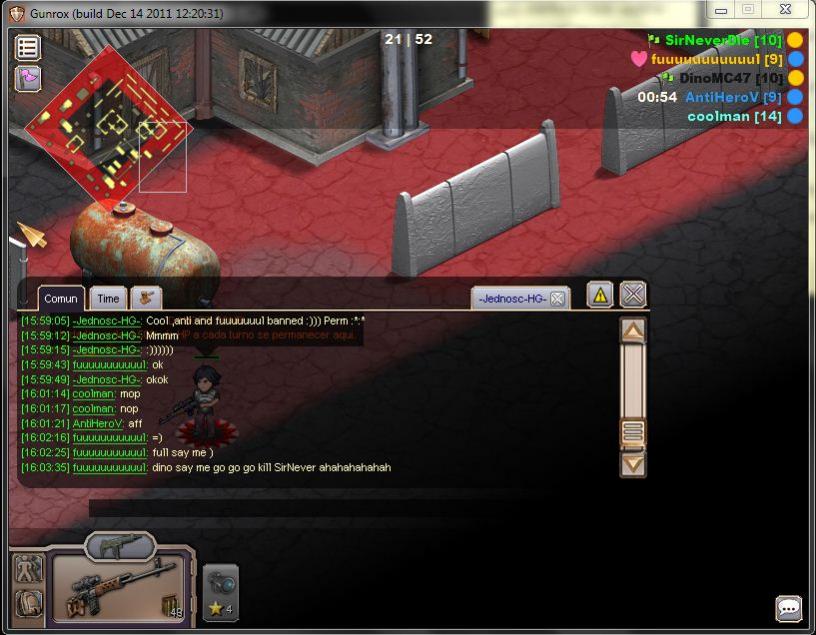Click the chat scroll up arrow
This screenshot has width=816, height=635.
[633, 331]
